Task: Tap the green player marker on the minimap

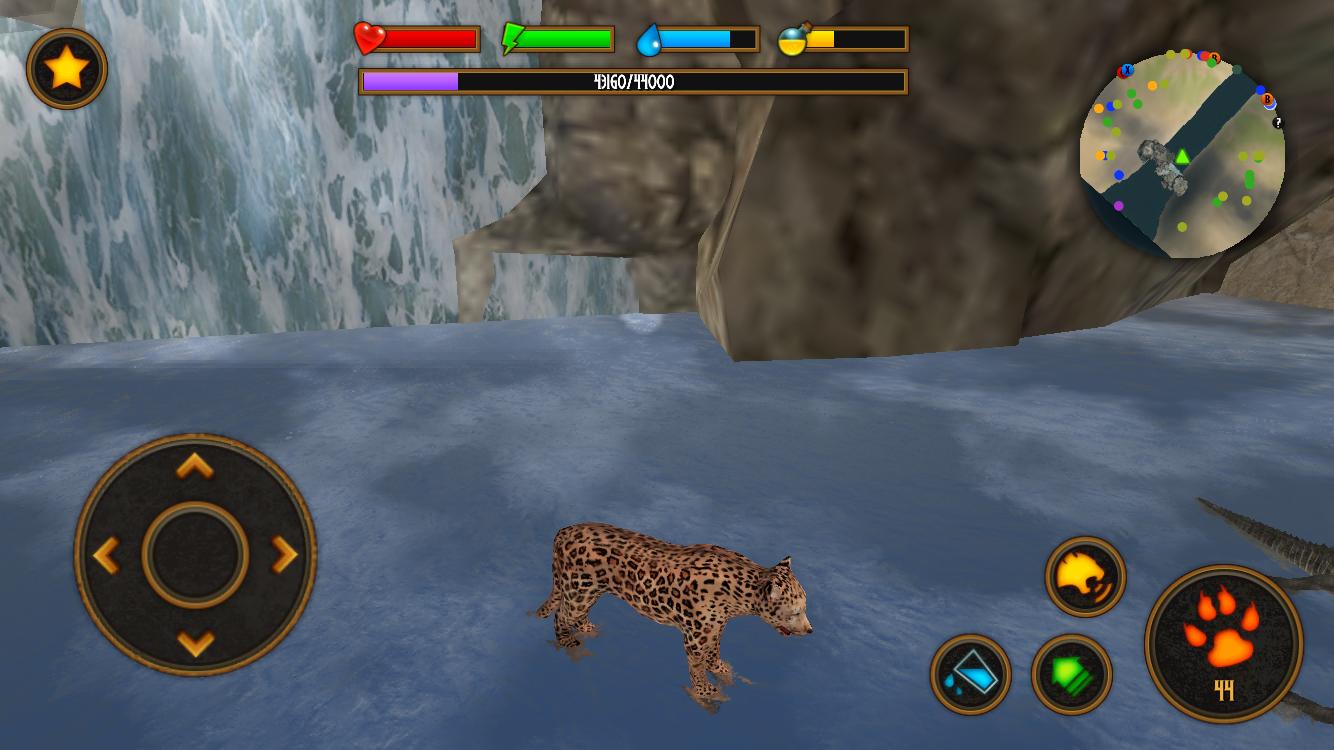Action: tap(1181, 155)
